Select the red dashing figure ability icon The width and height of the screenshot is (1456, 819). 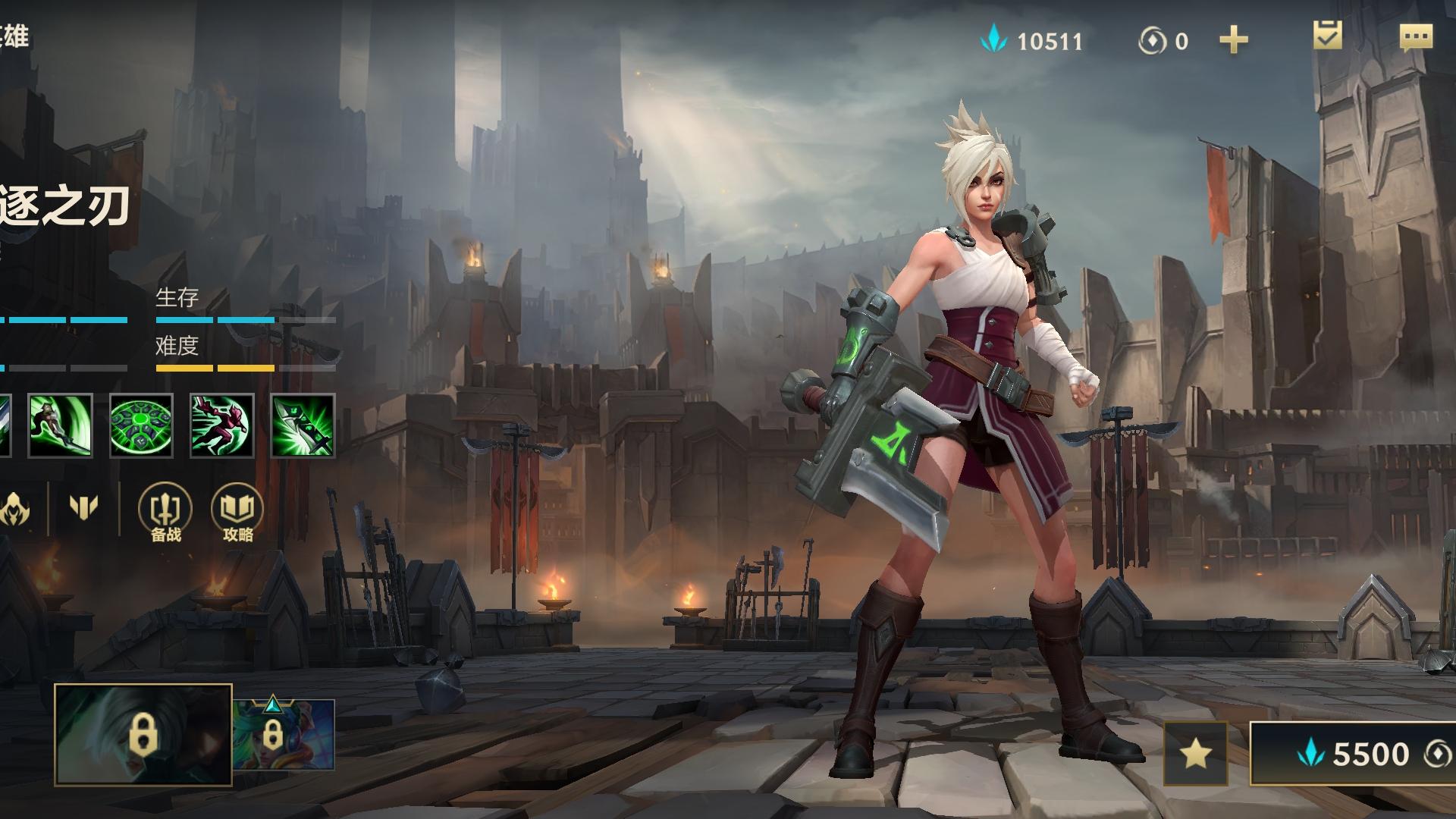point(221,425)
